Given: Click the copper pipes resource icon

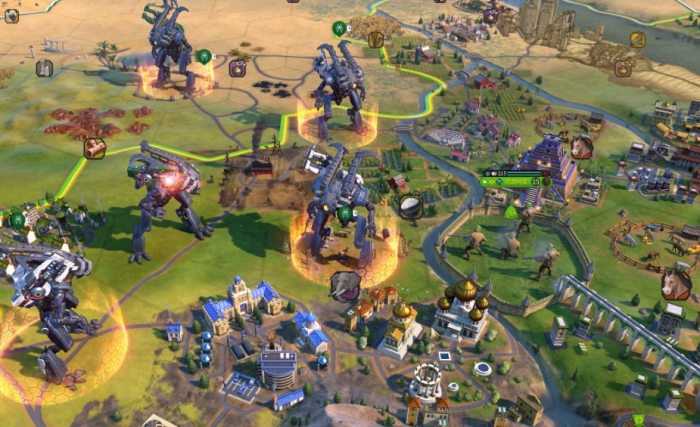Looking at the screenshot, I should [95, 148].
